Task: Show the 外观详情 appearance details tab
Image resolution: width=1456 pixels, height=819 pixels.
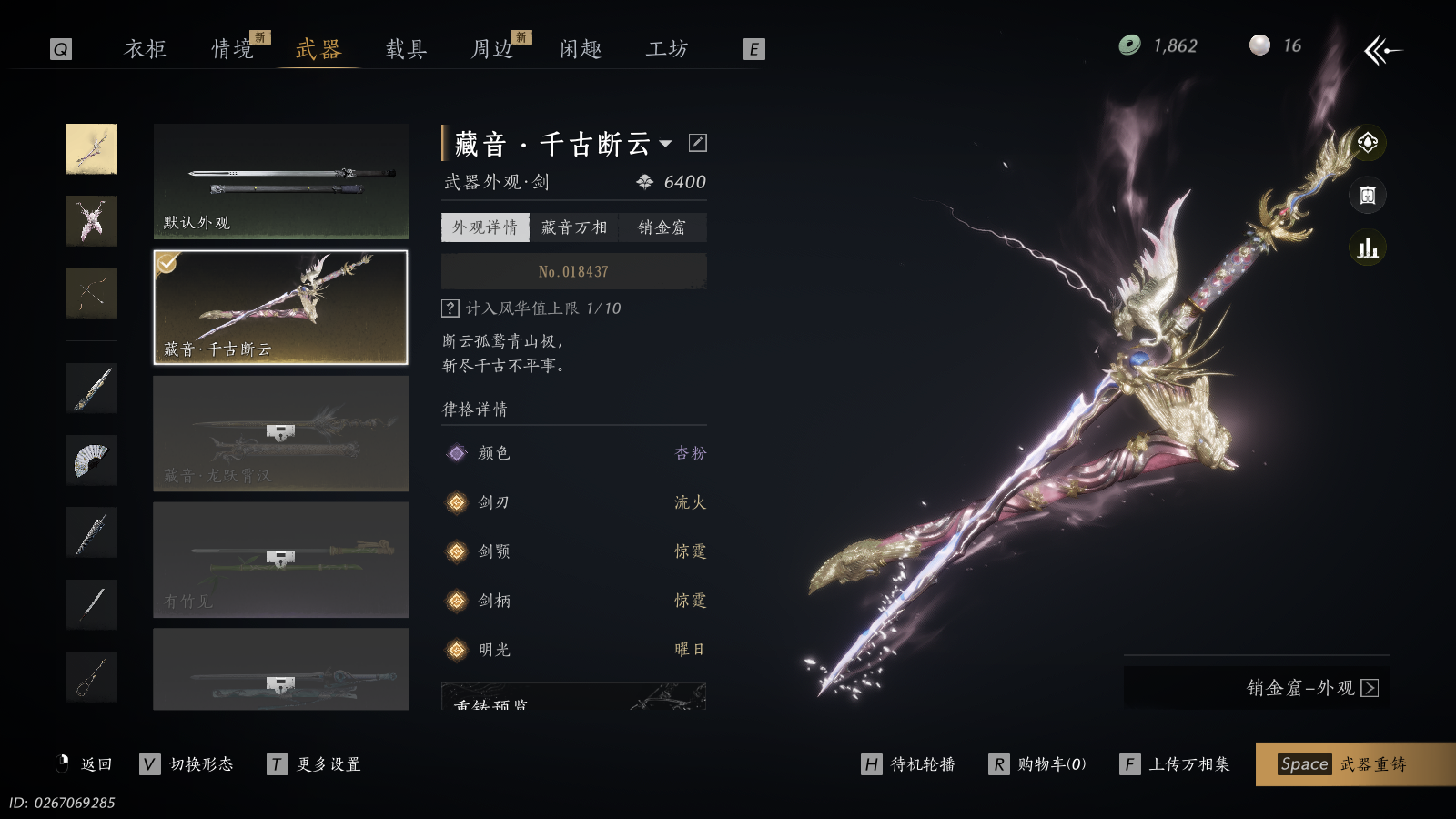Action: coord(485,227)
